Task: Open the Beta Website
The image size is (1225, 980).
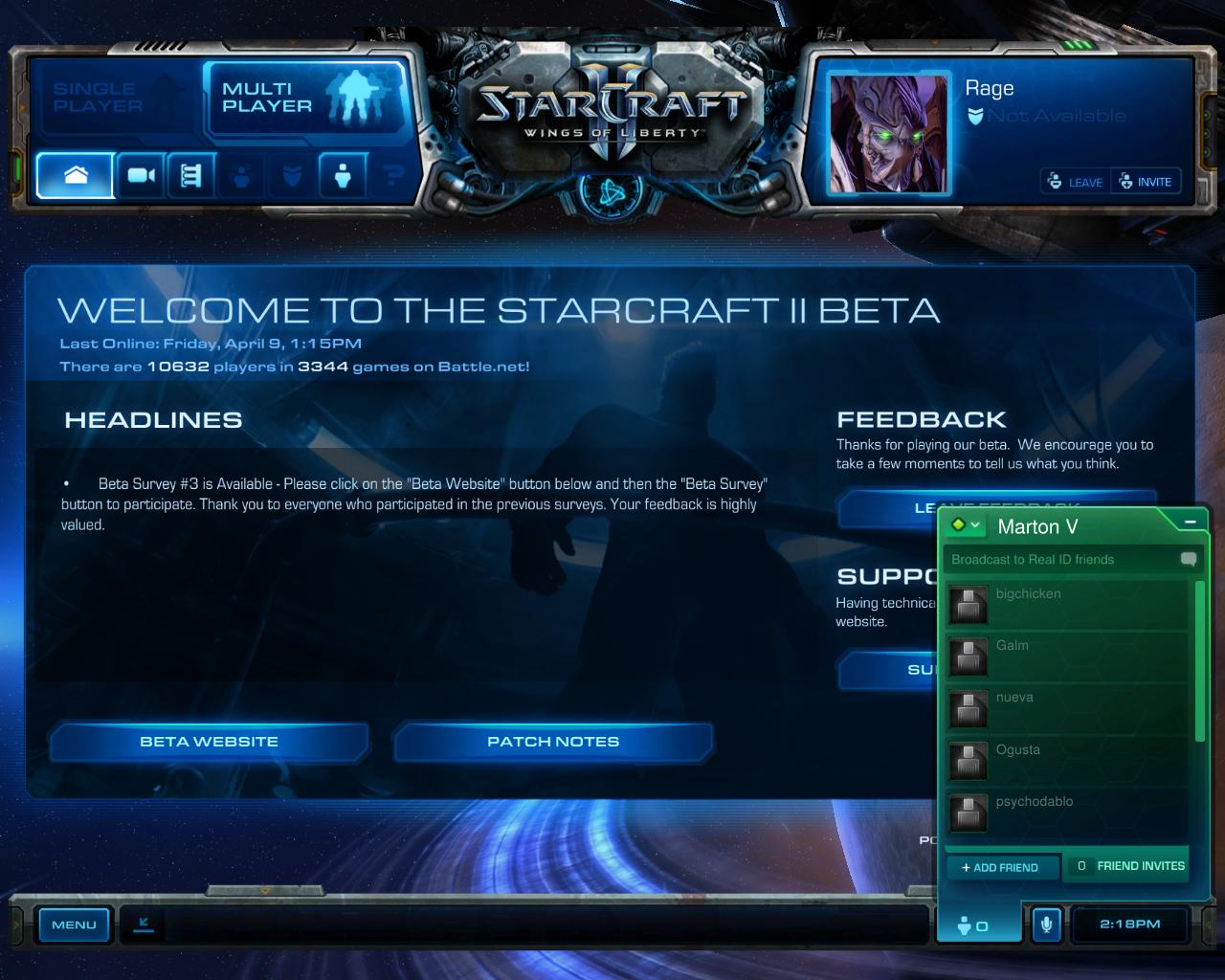Action: click(x=209, y=742)
